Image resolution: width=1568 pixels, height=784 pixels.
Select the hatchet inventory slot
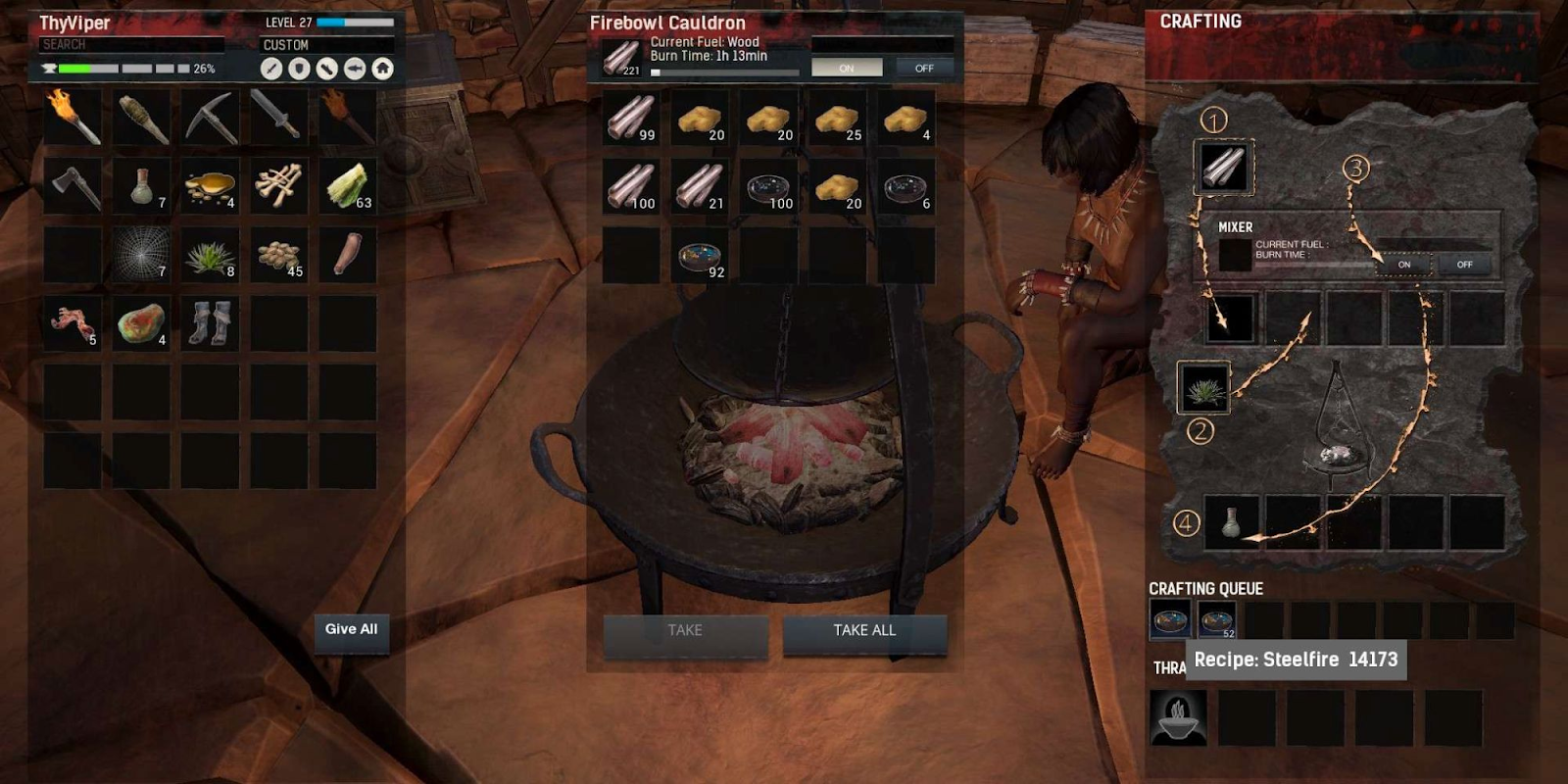(x=73, y=185)
